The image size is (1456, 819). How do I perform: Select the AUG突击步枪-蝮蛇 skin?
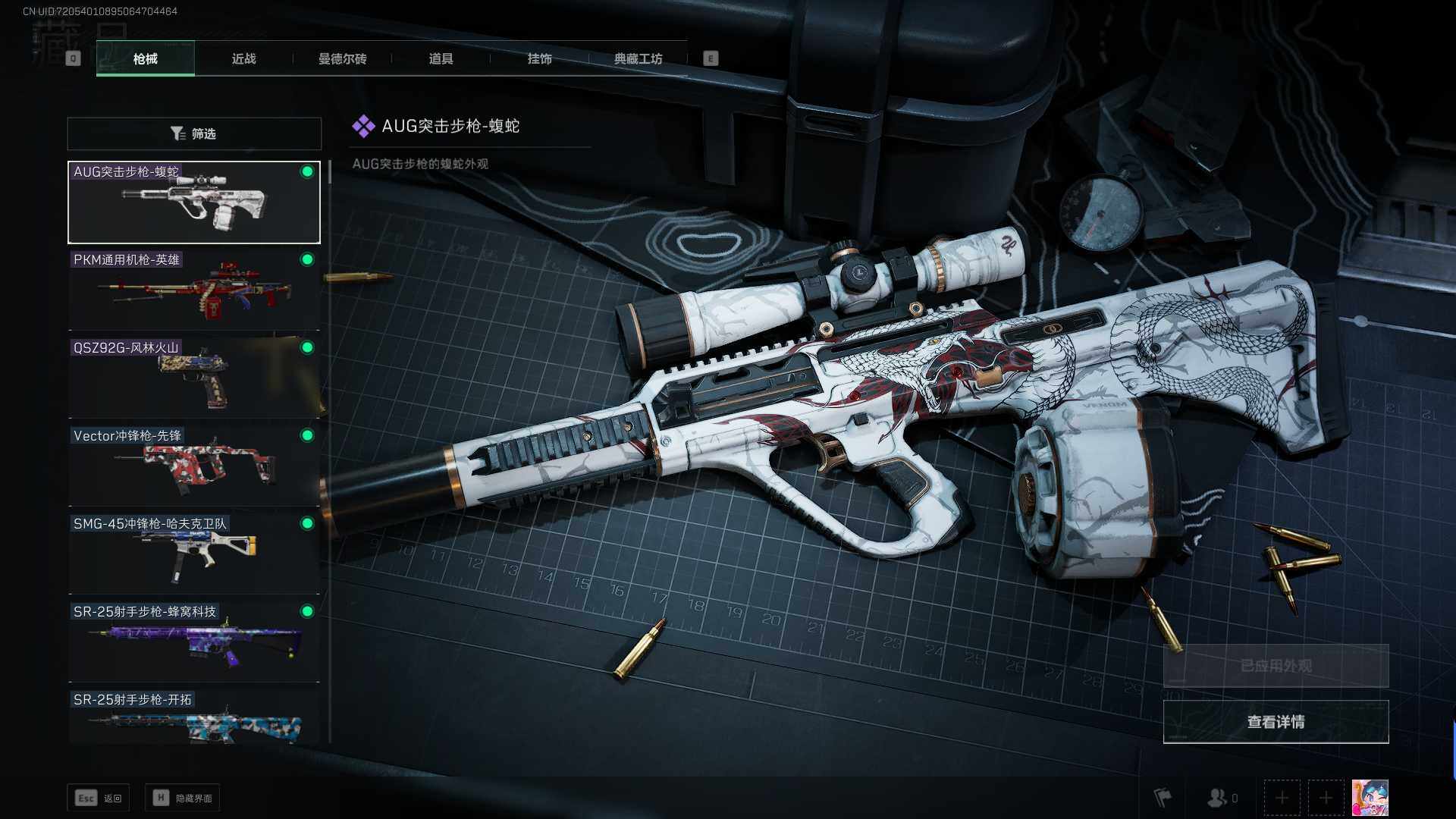194,202
